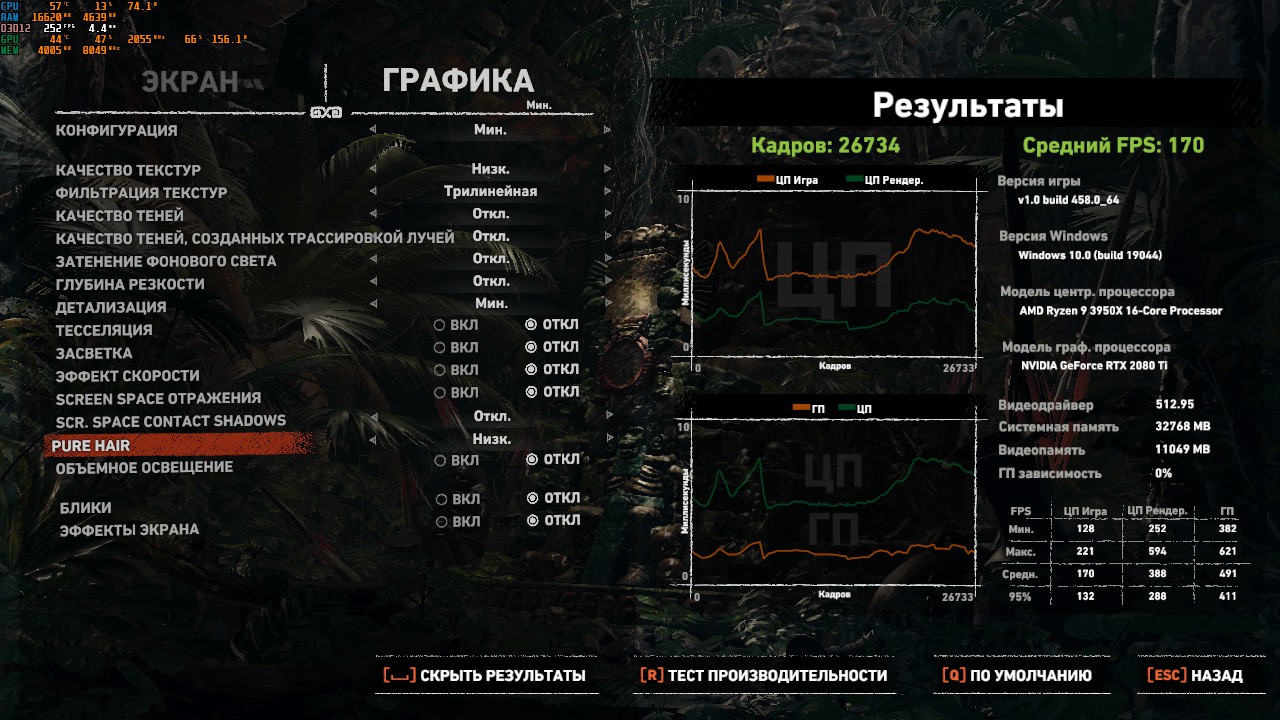Start ТЕСТ ПРОИЗВОДИТЕЛЬНОСТИ benchmark
The width and height of the screenshot is (1280, 720).
(x=764, y=676)
